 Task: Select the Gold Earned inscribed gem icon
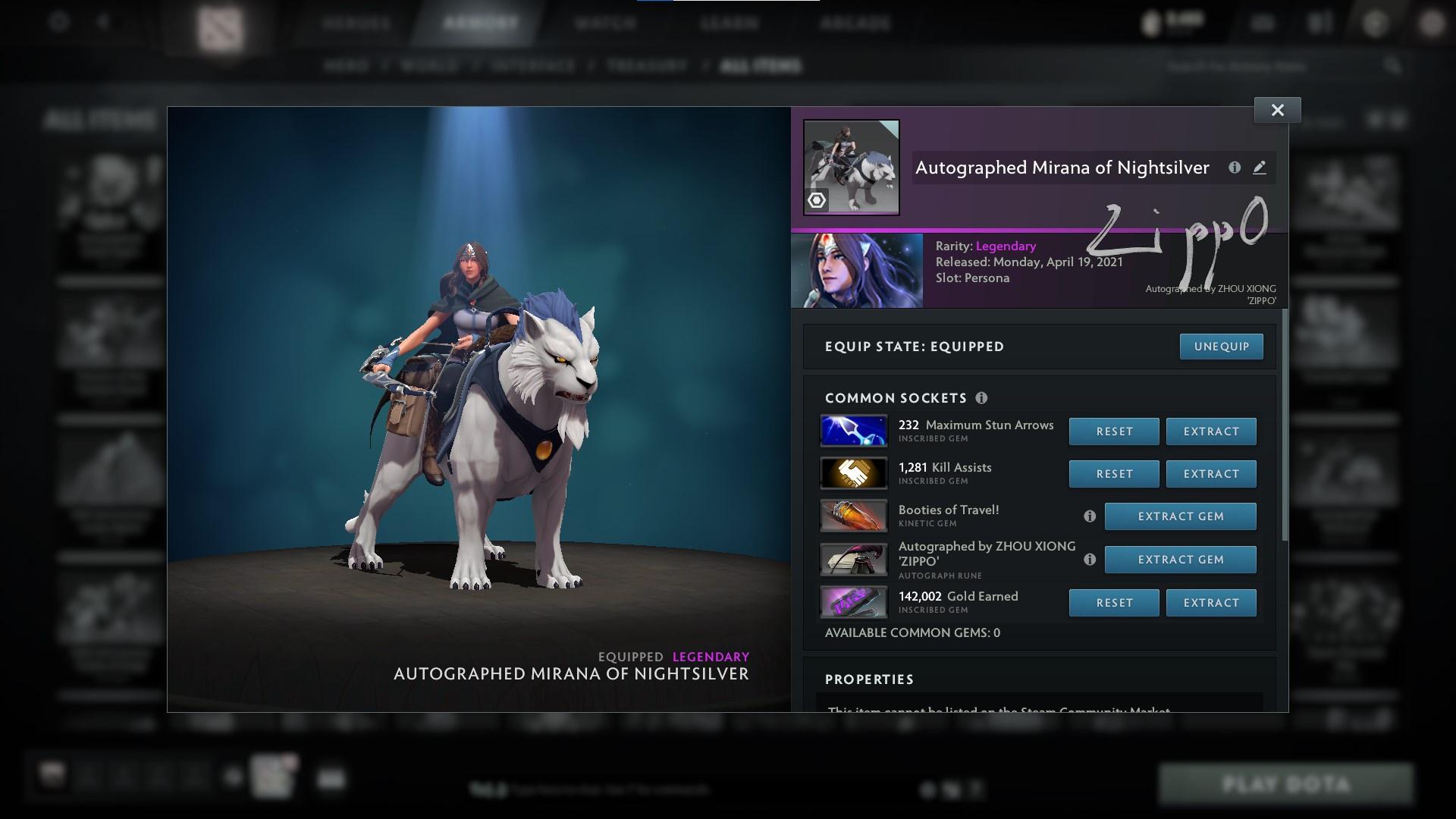click(853, 602)
